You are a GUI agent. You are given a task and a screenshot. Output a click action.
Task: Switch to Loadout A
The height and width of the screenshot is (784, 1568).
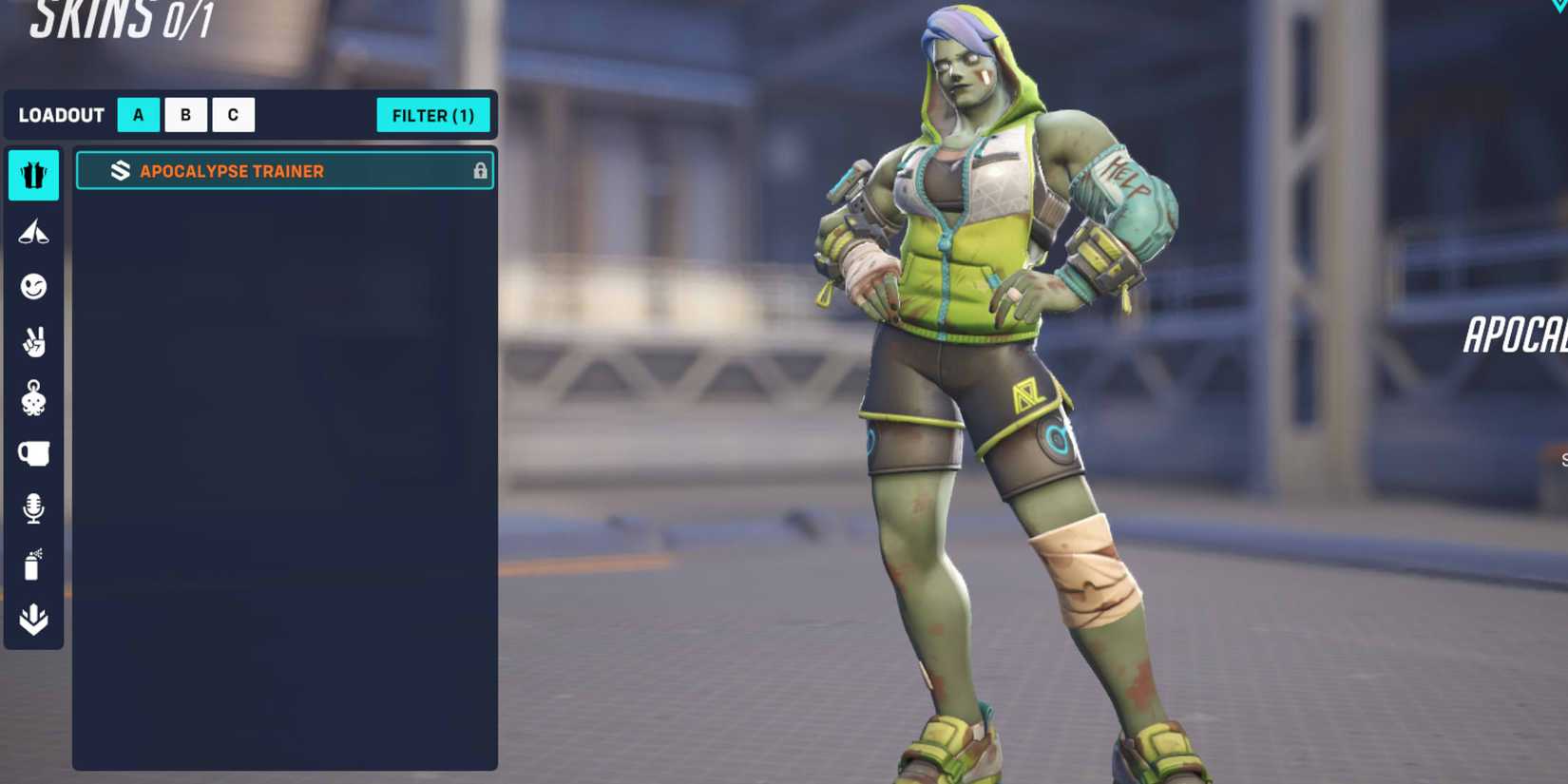point(138,114)
